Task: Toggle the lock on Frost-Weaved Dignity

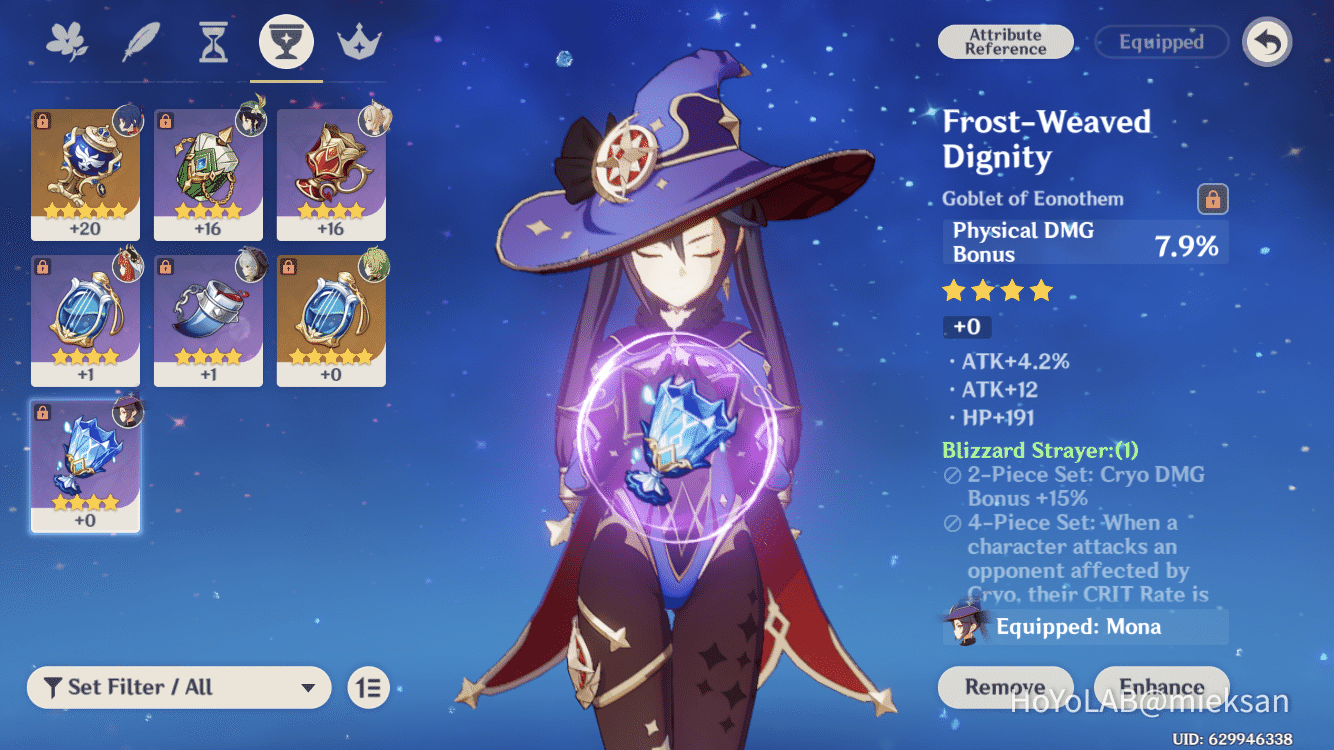Action: point(1212,199)
